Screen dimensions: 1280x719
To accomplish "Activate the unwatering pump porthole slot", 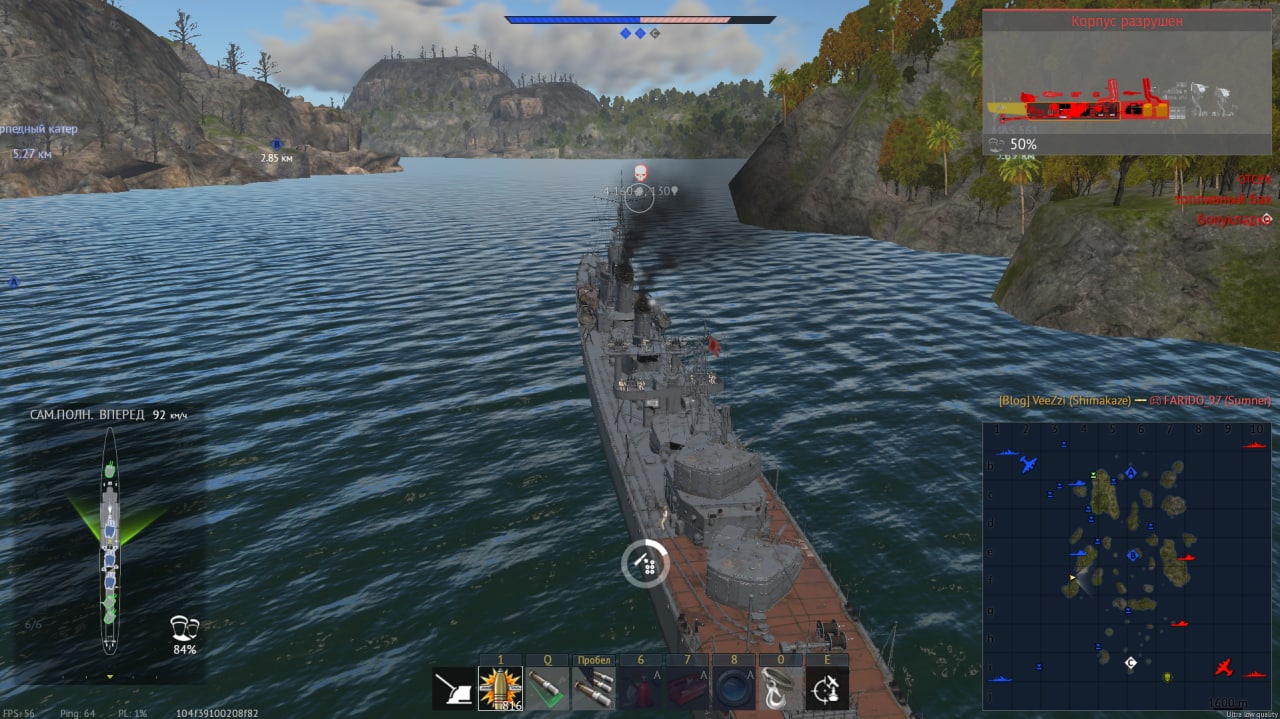I will tap(733, 689).
